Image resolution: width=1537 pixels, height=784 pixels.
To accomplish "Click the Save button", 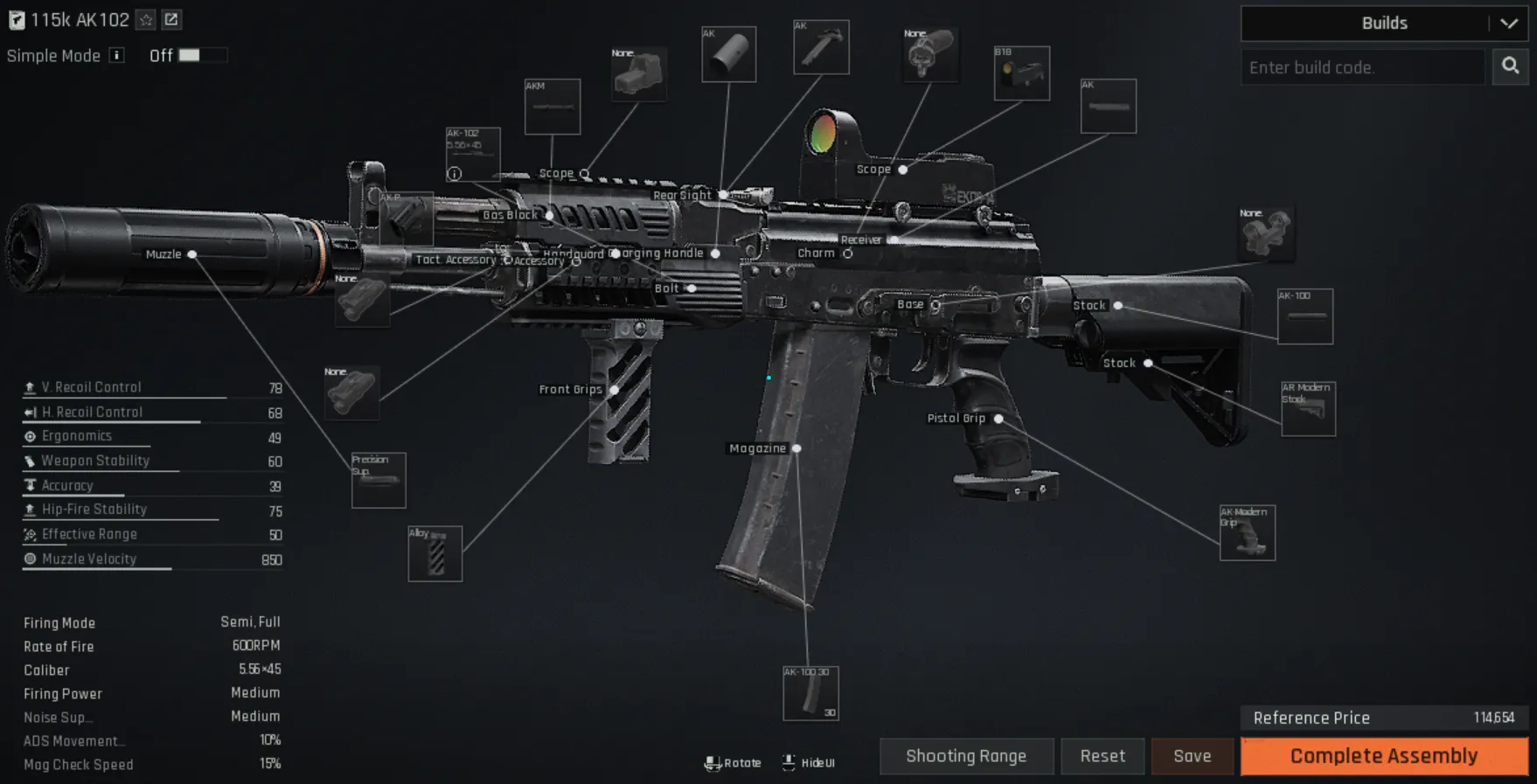I will point(1192,756).
